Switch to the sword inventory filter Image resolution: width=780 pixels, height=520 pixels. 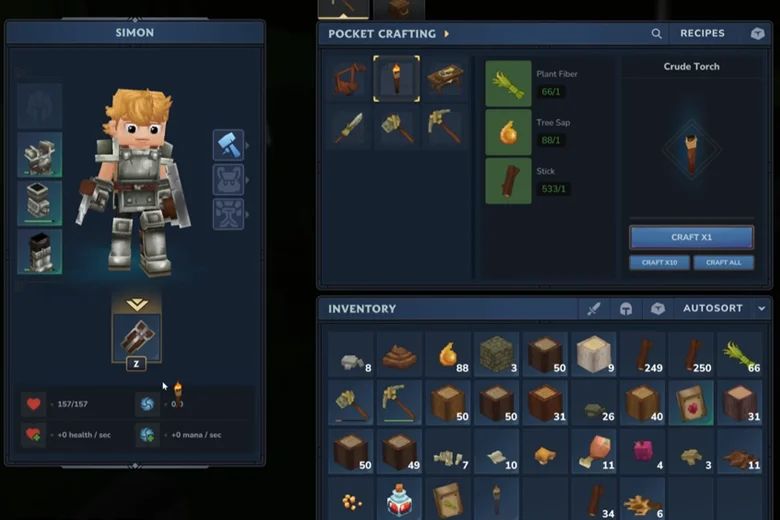coord(593,309)
